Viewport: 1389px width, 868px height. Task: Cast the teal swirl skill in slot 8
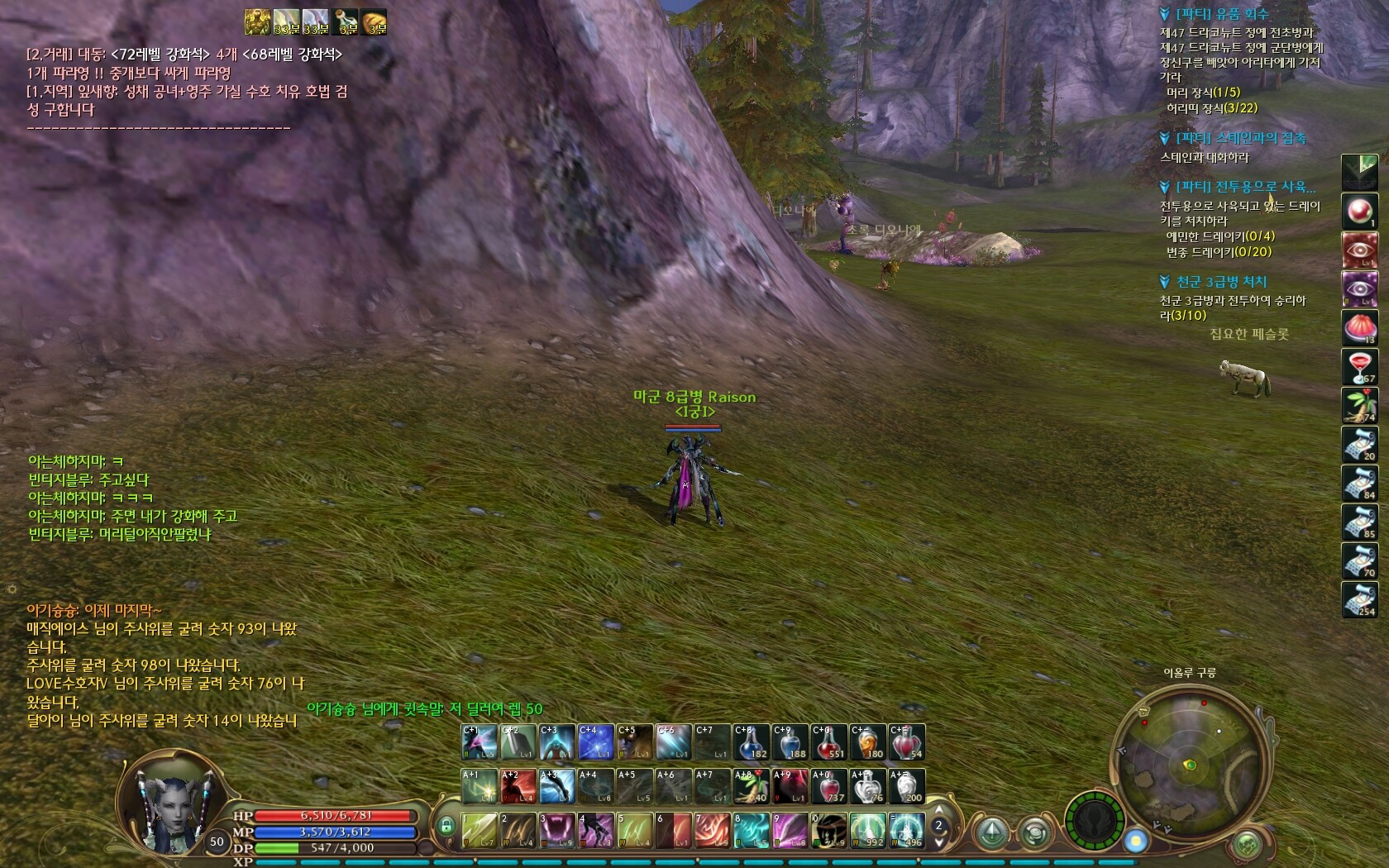(751, 829)
